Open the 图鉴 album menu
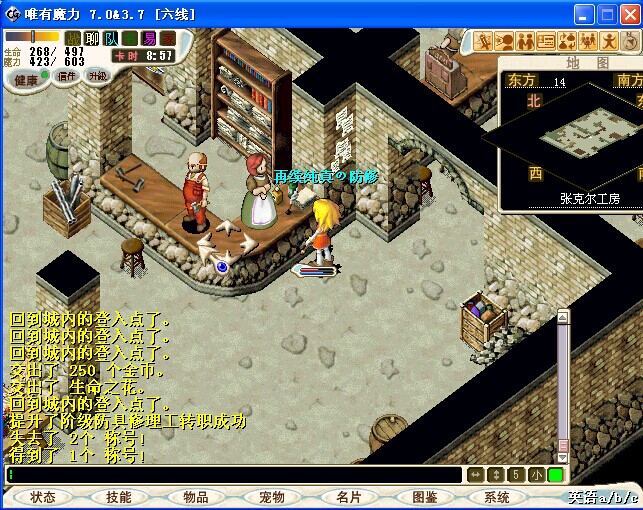The height and width of the screenshot is (510, 643). (424, 497)
